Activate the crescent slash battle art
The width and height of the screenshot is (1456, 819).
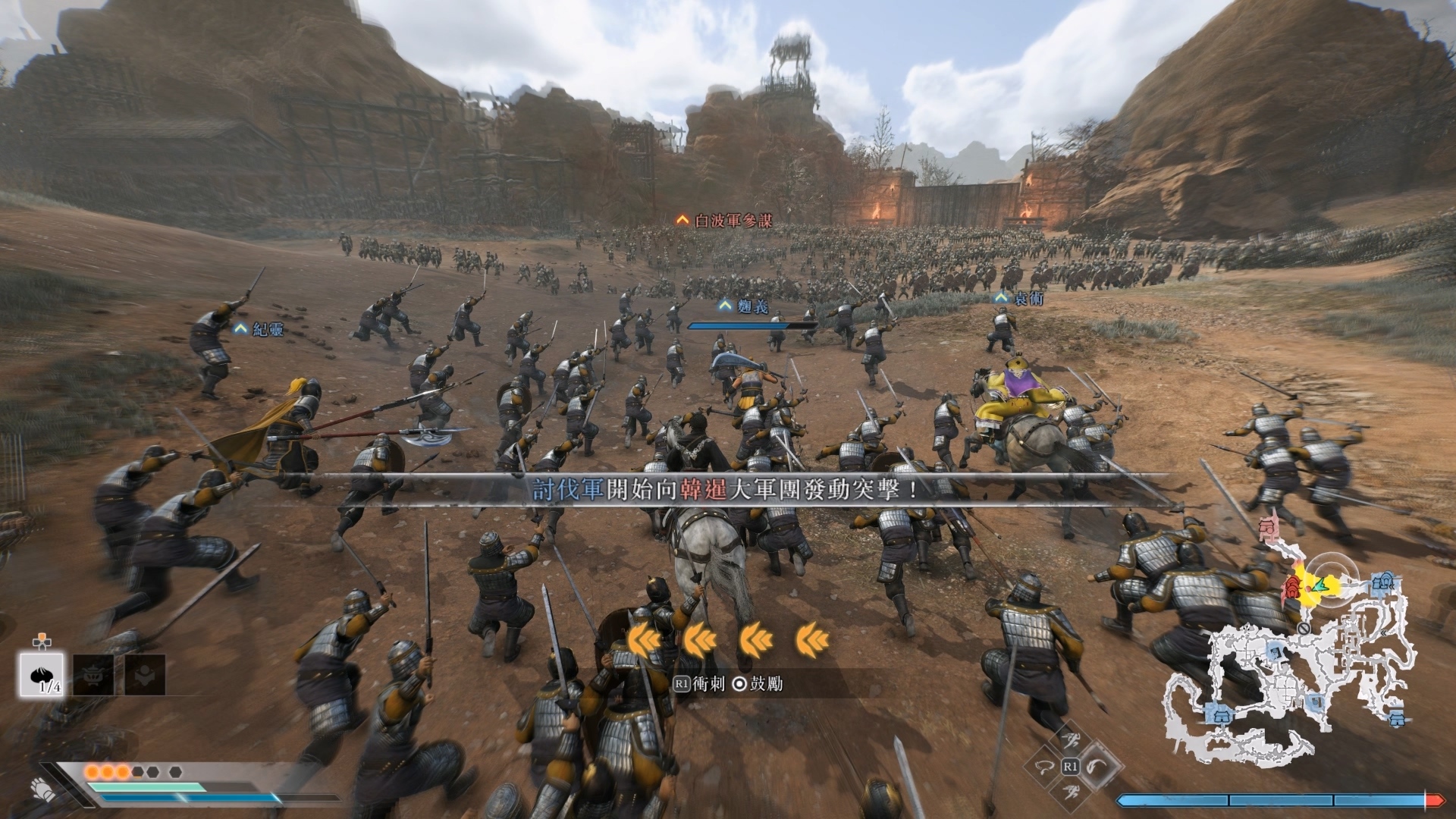(x=1097, y=766)
